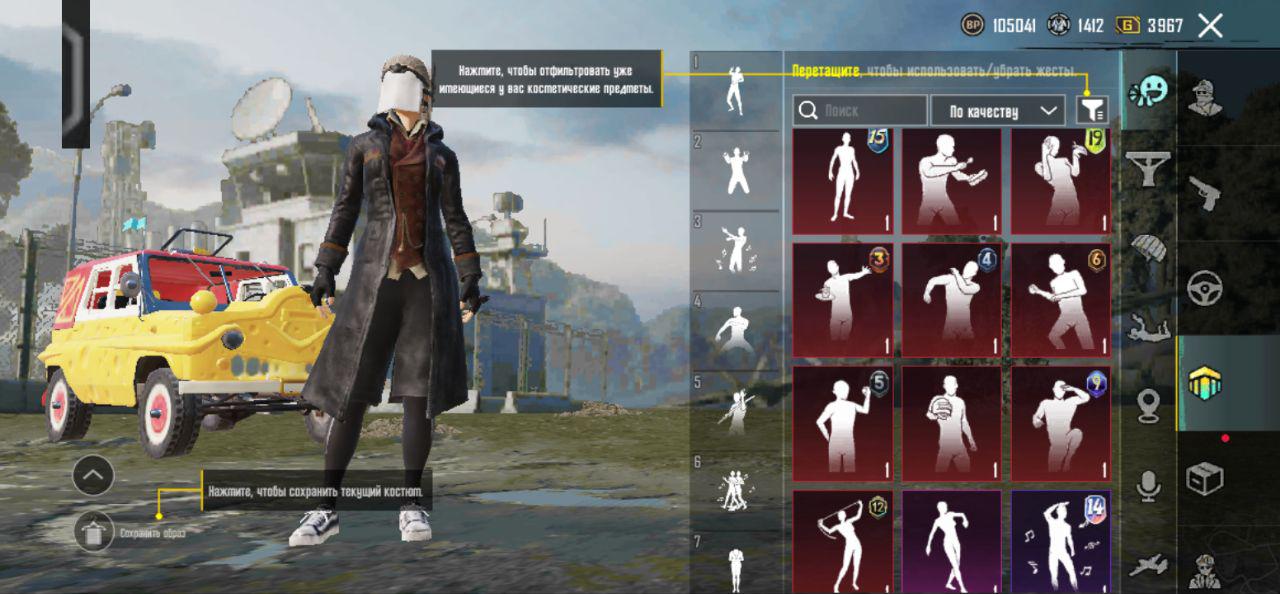Open the steering wheel vehicles tab
This screenshot has width=1280, height=594.
point(1205,288)
